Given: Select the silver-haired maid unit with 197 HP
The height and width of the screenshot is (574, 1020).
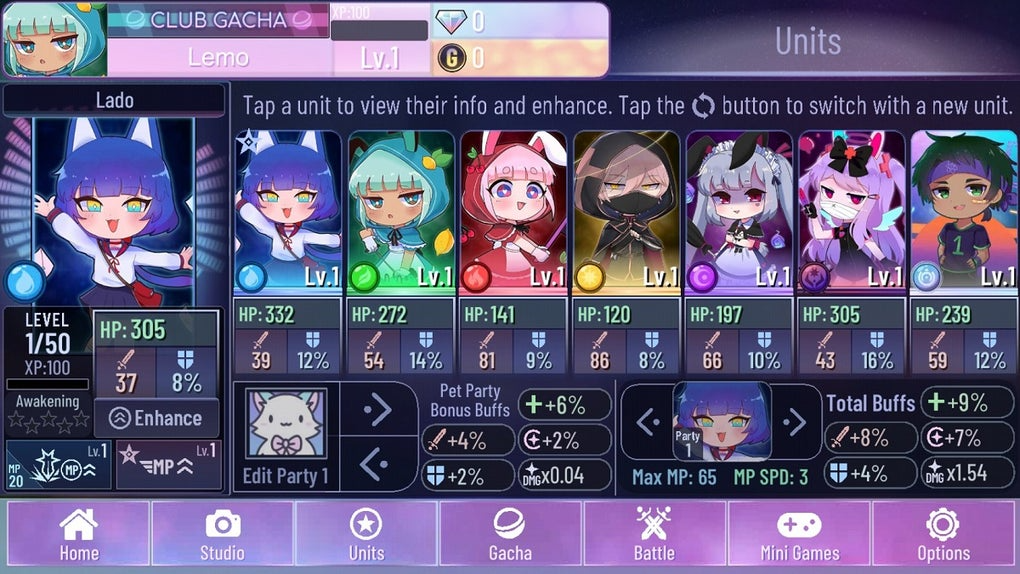Looking at the screenshot, I should click(740, 212).
